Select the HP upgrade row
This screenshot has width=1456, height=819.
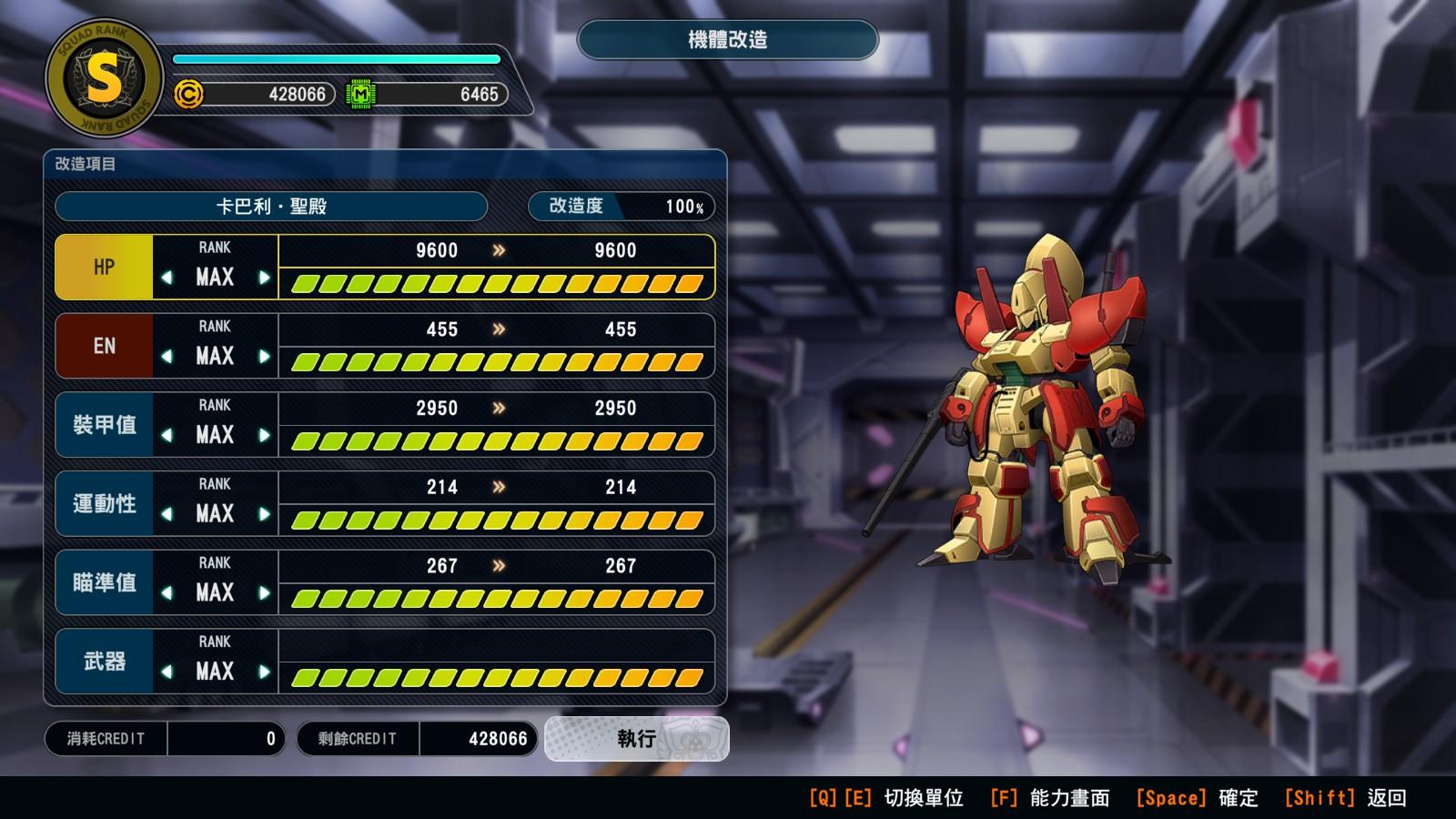tap(104, 268)
